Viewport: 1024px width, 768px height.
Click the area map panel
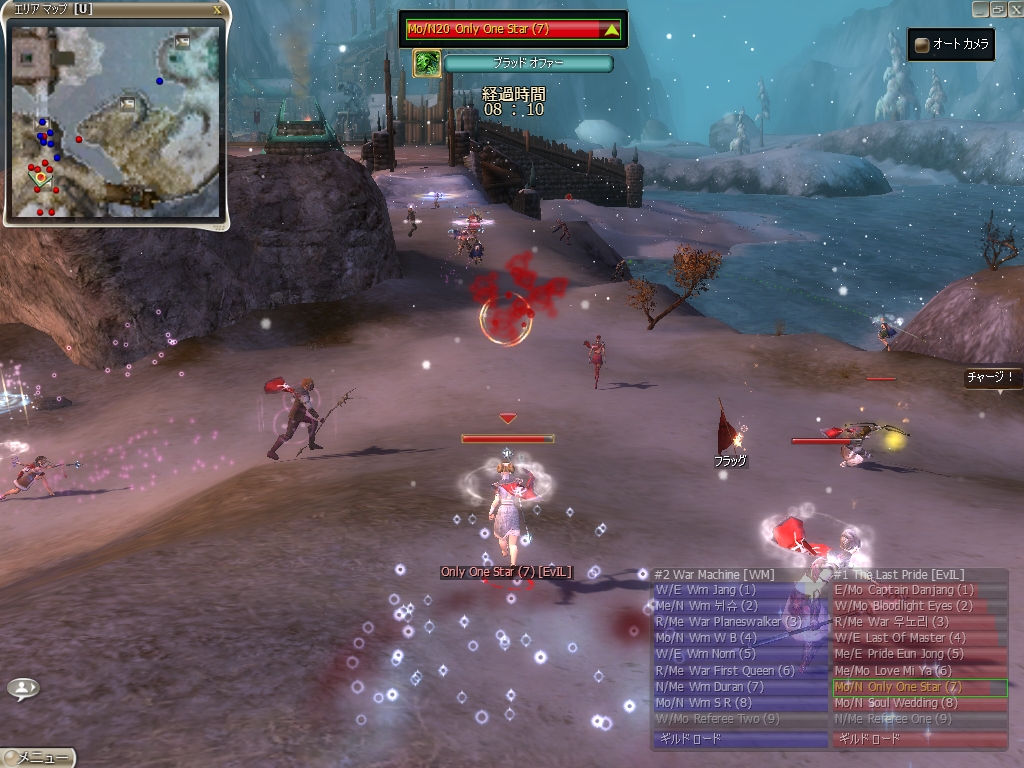[x=115, y=122]
